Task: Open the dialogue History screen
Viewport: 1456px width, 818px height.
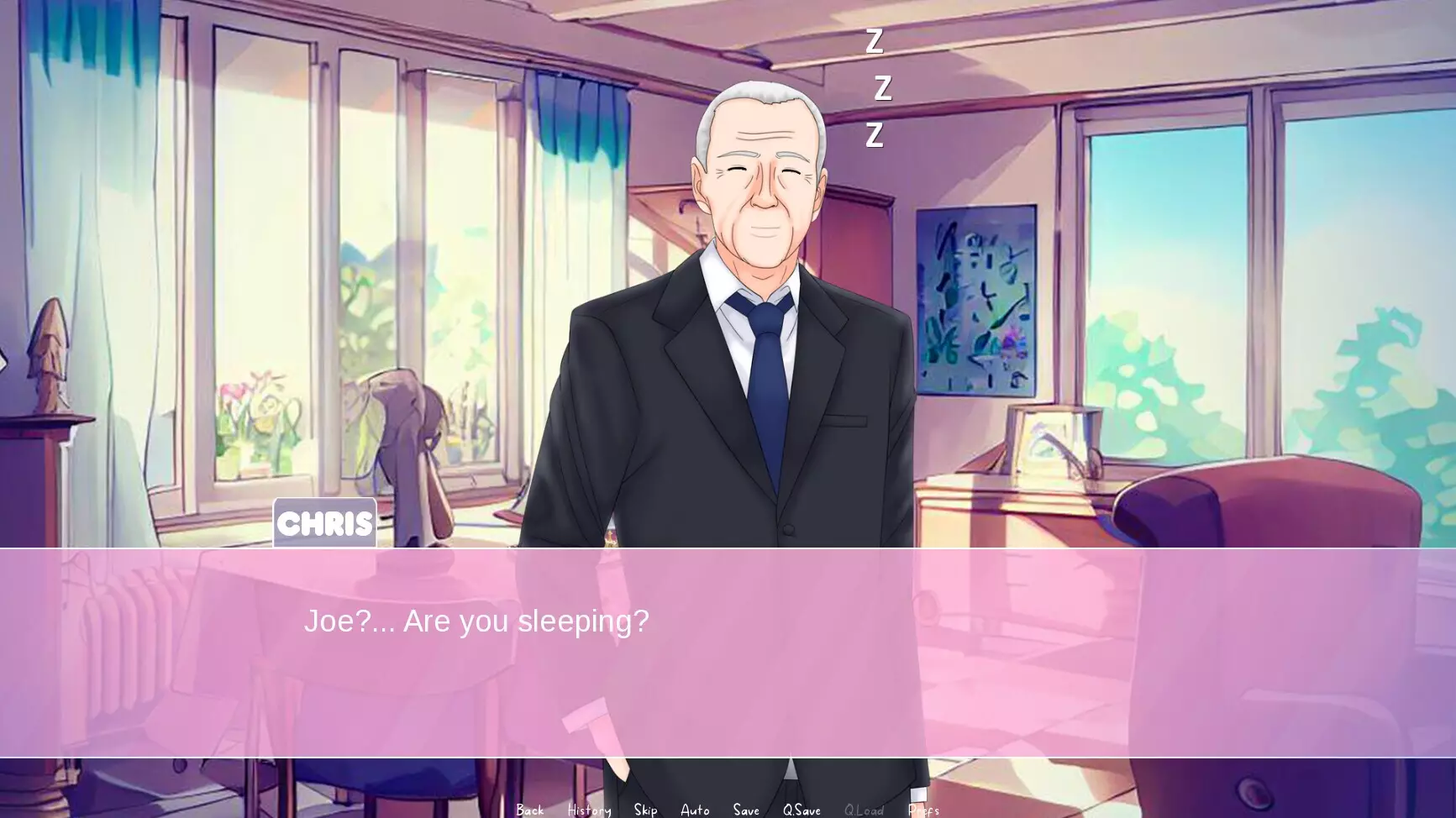Action: (589, 809)
